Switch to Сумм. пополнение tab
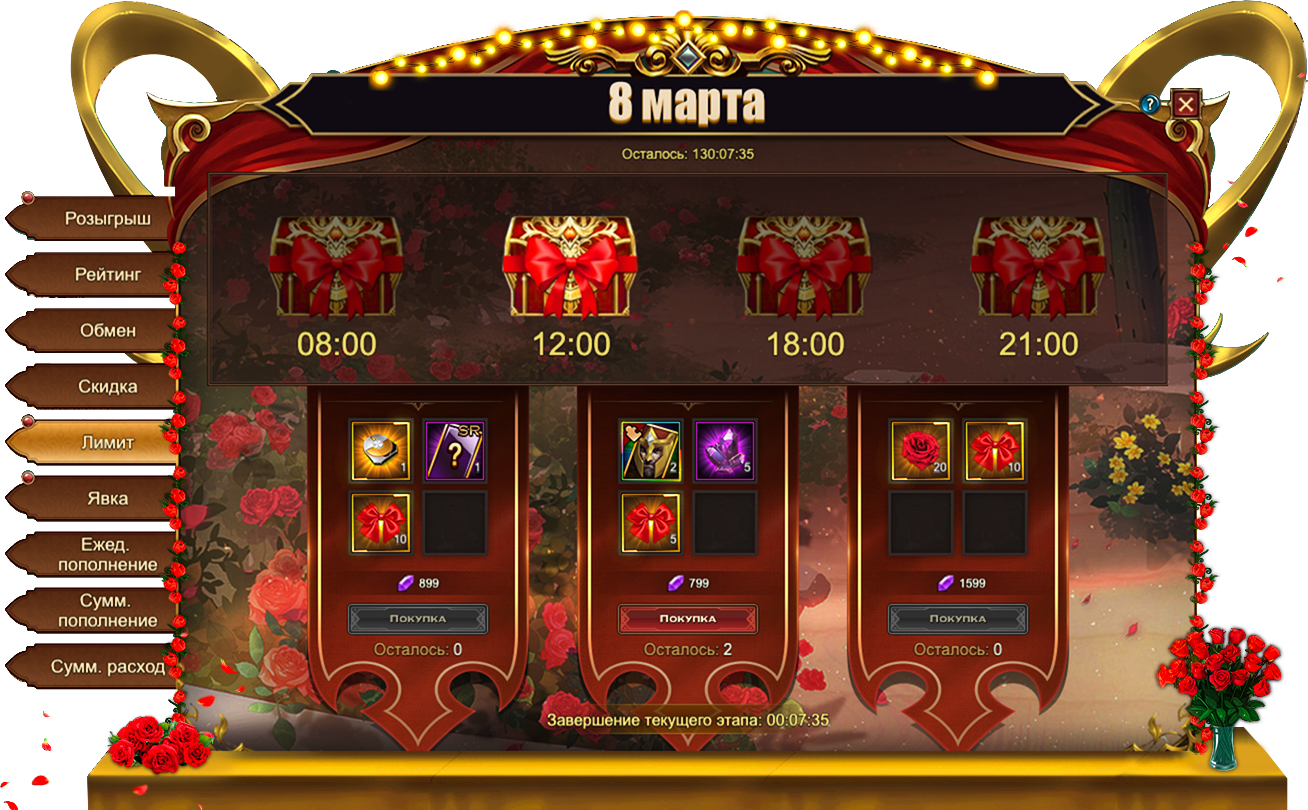1308x810 pixels. point(107,610)
